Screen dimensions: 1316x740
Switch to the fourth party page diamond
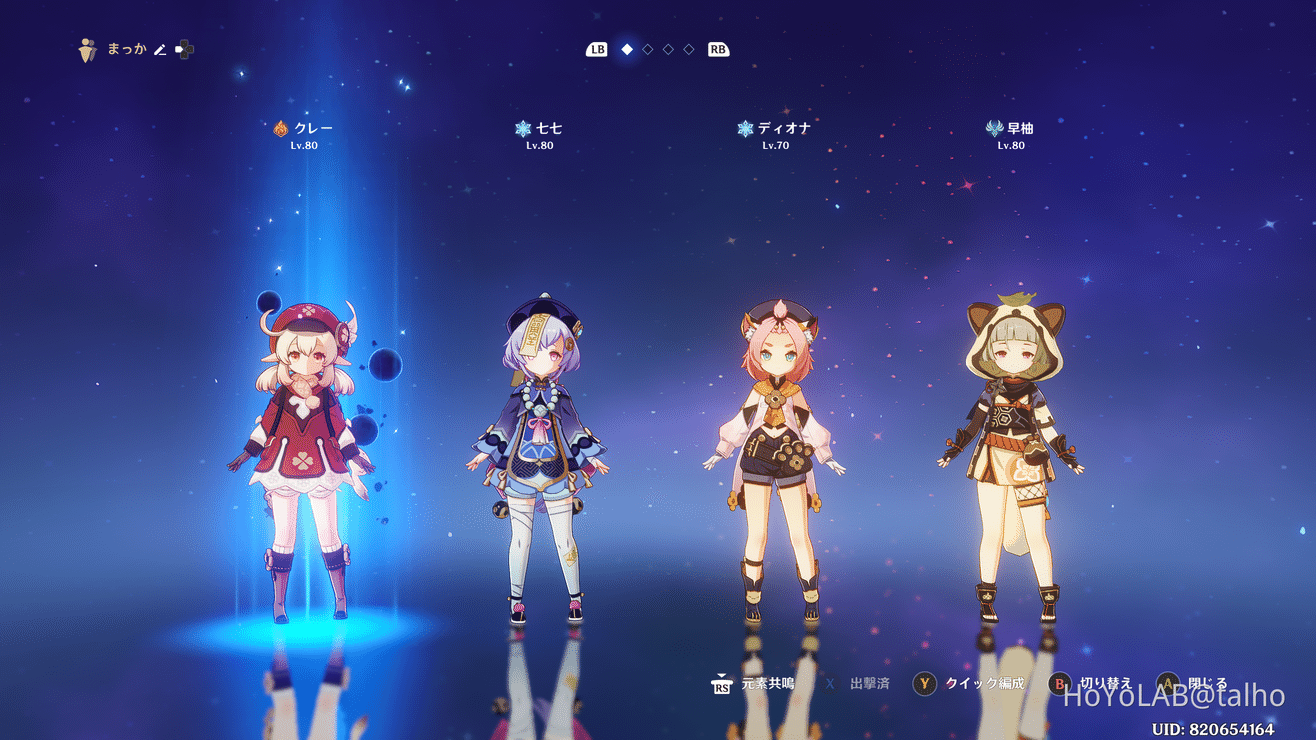tap(688, 47)
